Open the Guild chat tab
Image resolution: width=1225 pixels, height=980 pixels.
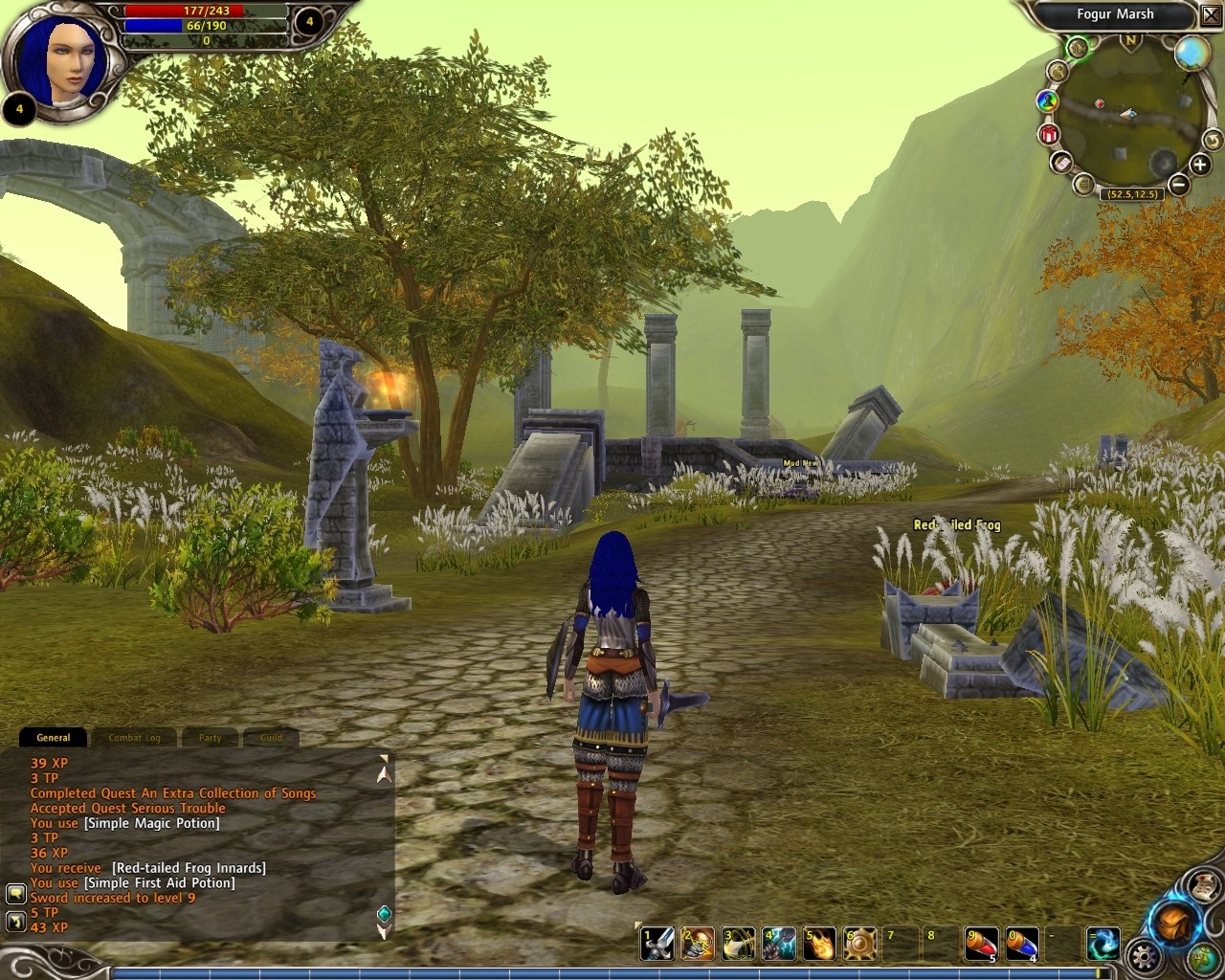(x=271, y=738)
